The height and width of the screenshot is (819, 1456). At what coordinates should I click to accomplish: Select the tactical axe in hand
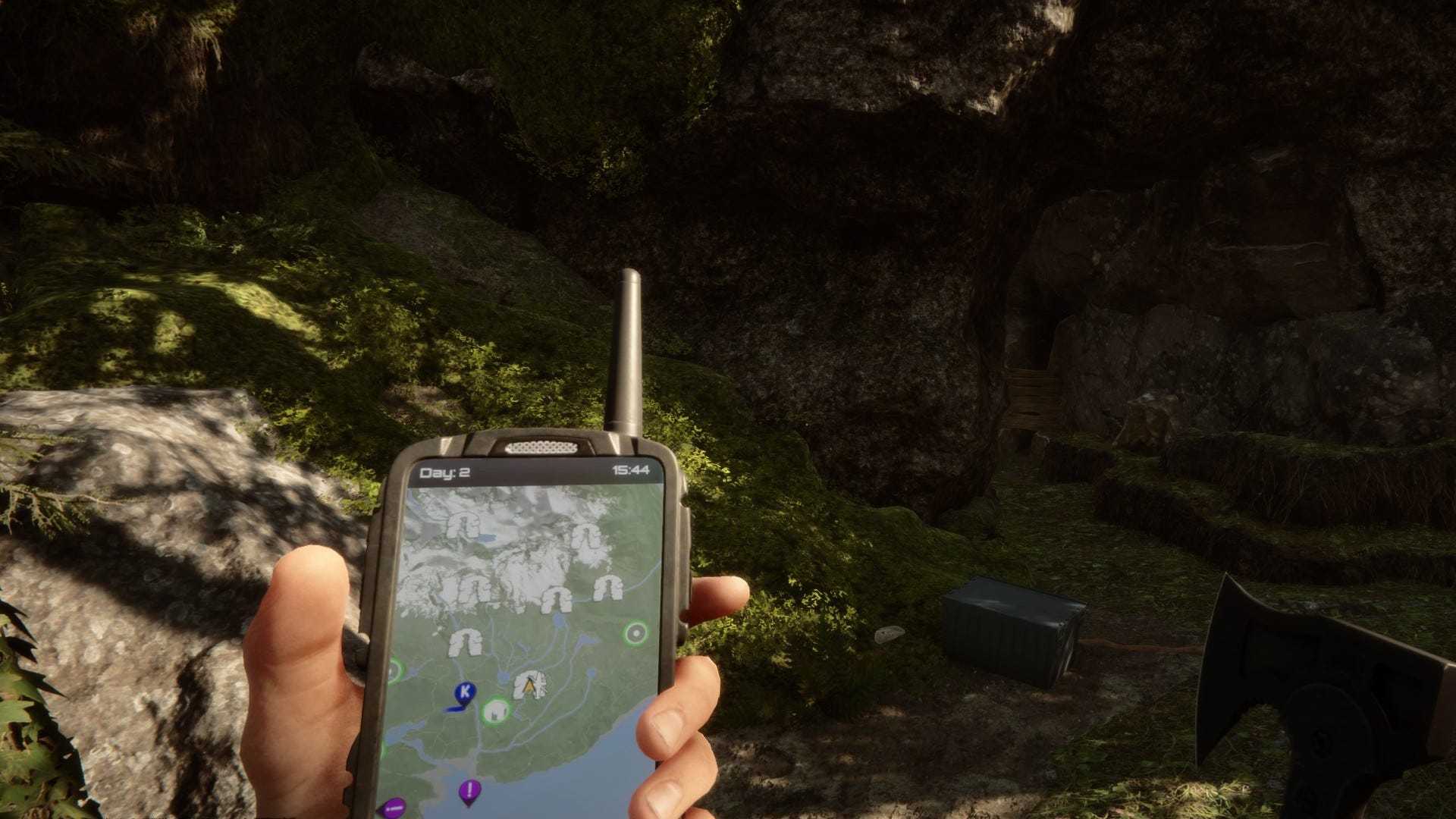[x=1327, y=682]
